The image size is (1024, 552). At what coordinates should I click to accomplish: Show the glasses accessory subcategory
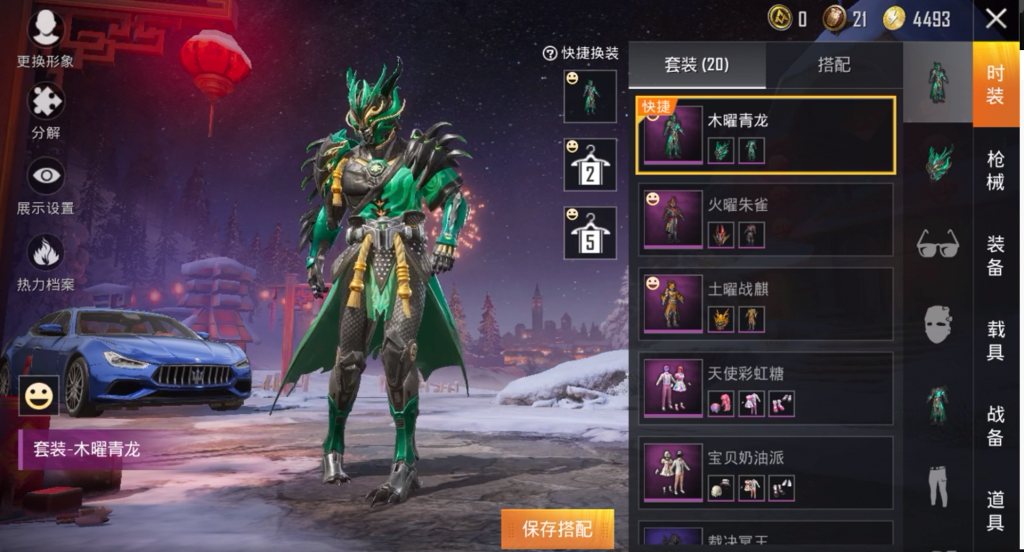click(938, 243)
